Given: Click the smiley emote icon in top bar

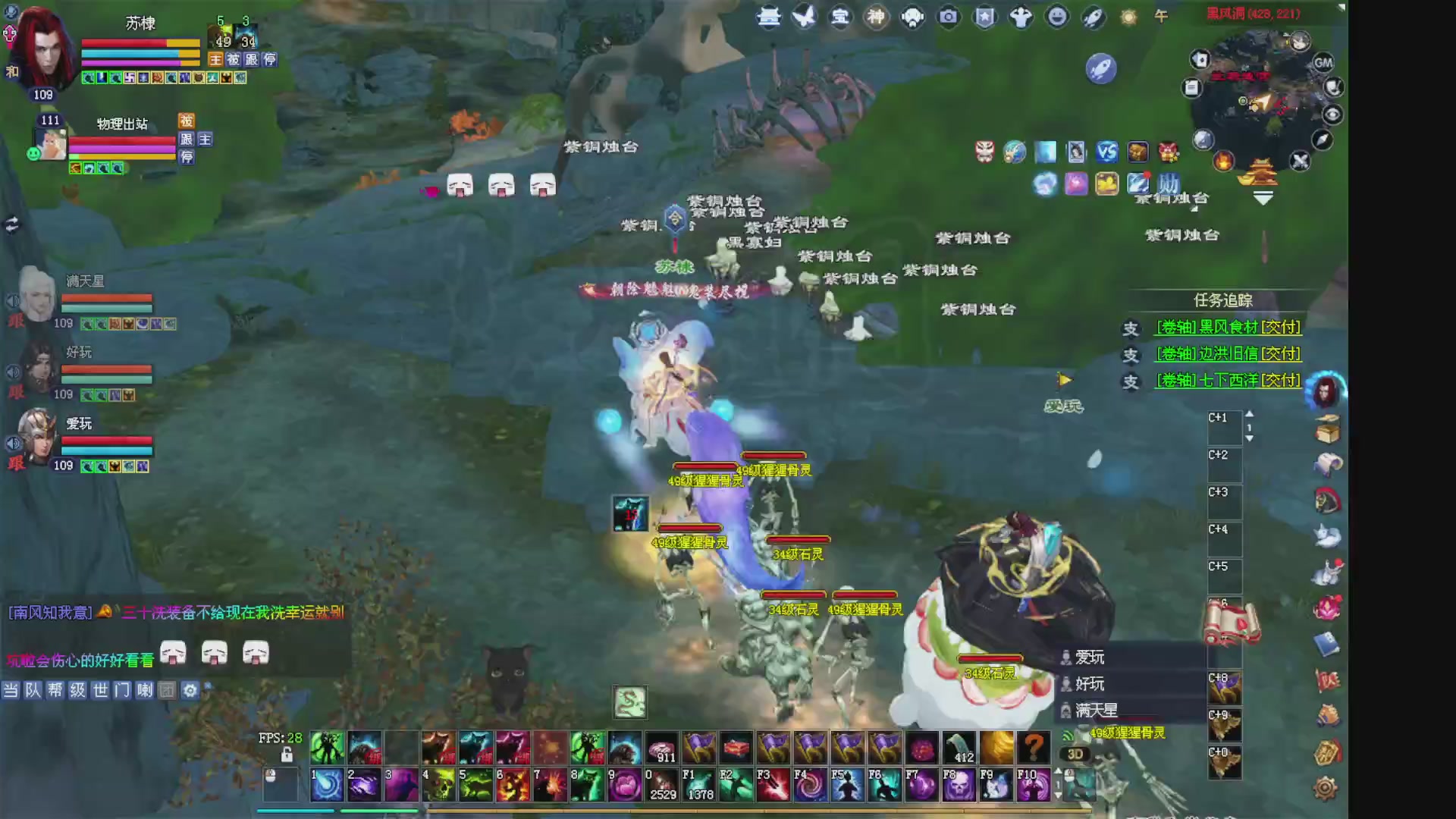Looking at the screenshot, I should [1057, 17].
